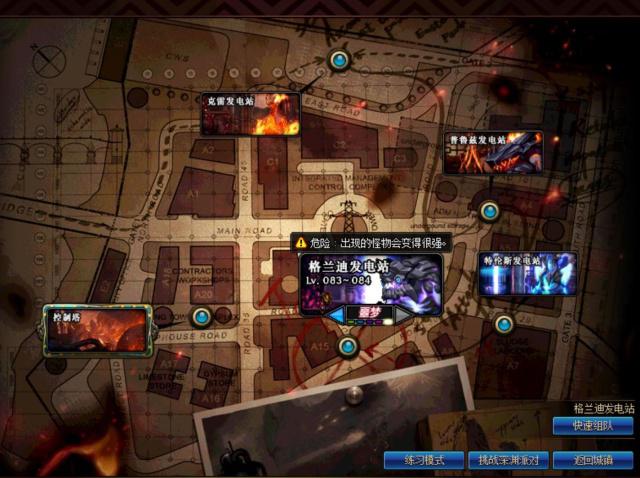The width and height of the screenshot is (640, 478).
Task: Start 练习模式 practice mode
Action: click(x=423, y=460)
